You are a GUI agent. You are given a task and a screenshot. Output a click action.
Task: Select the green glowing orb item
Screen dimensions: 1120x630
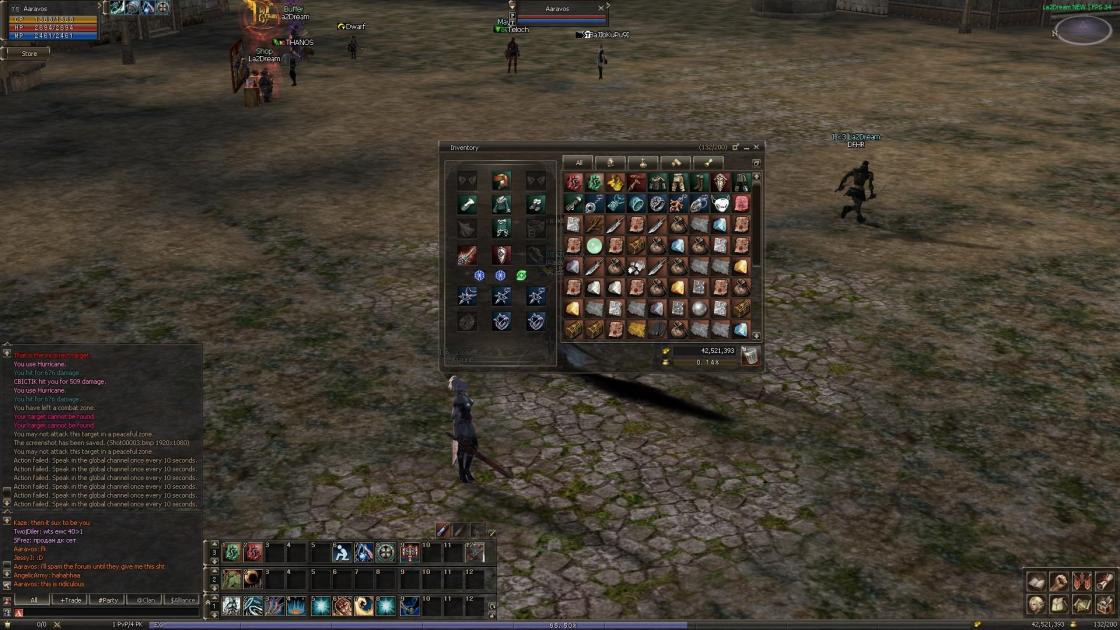(x=594, y=246)
